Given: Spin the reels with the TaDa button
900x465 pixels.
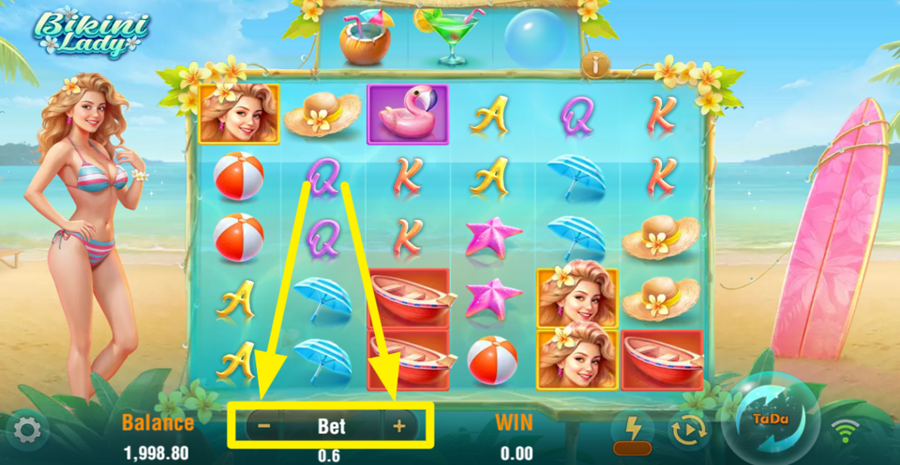Looking at the screenshot, I should click(766, 421).
